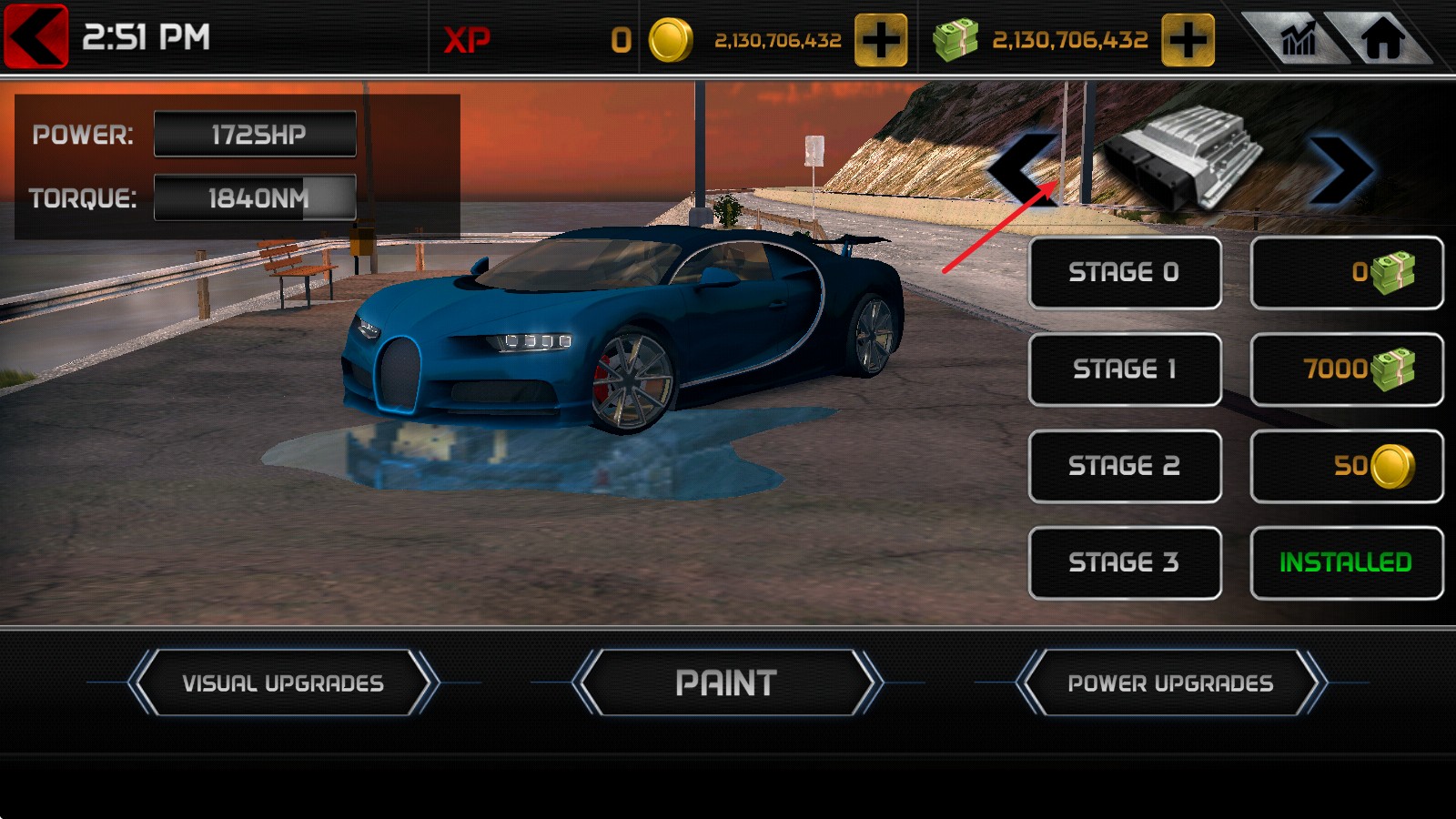
Task: Open the statistics chart icon
Action: pos(1298,39)
